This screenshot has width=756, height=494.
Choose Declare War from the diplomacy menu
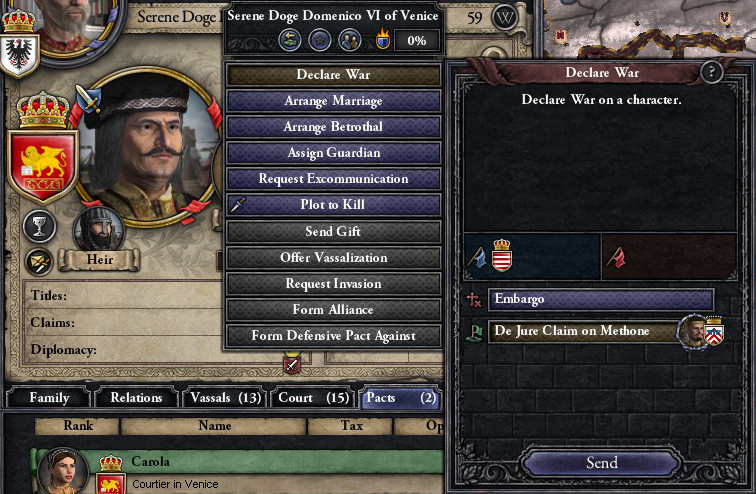pos(333,75)
